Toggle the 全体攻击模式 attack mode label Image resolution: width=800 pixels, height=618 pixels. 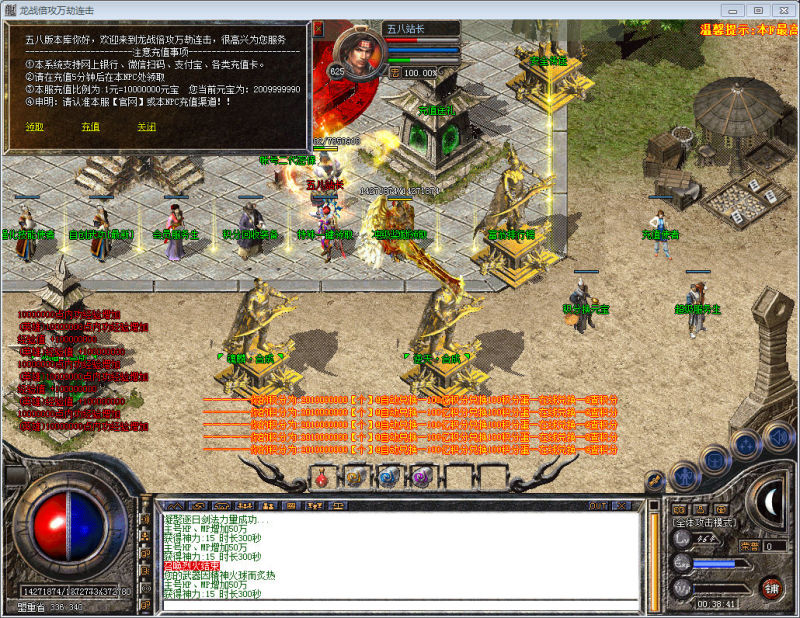(704, 522)
